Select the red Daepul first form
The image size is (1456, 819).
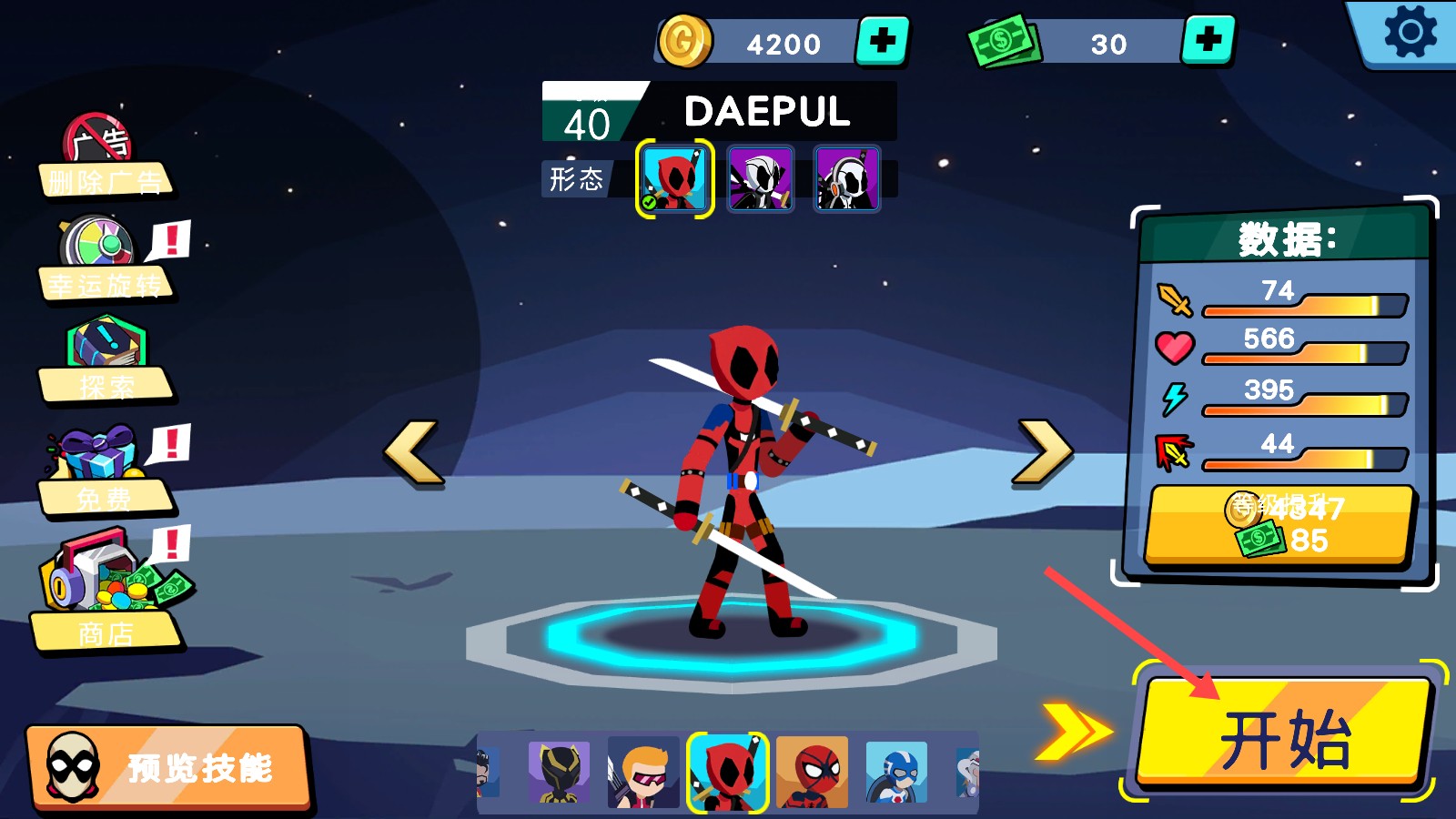[674, 179]
